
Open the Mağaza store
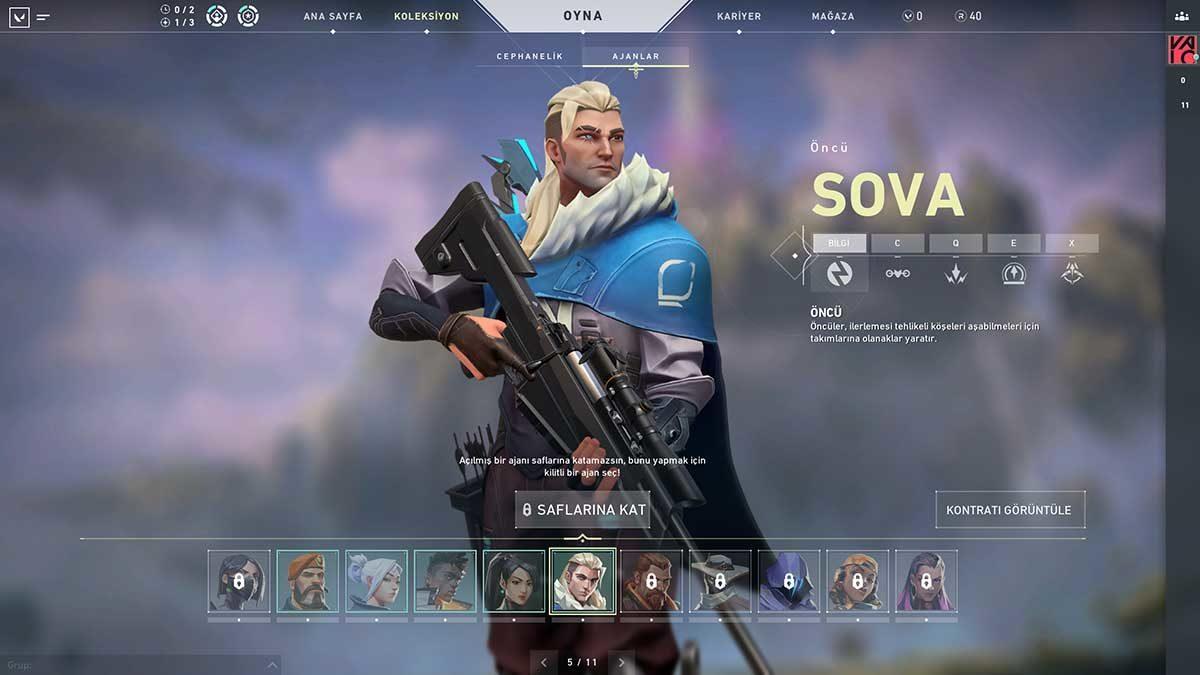[833, 16]
